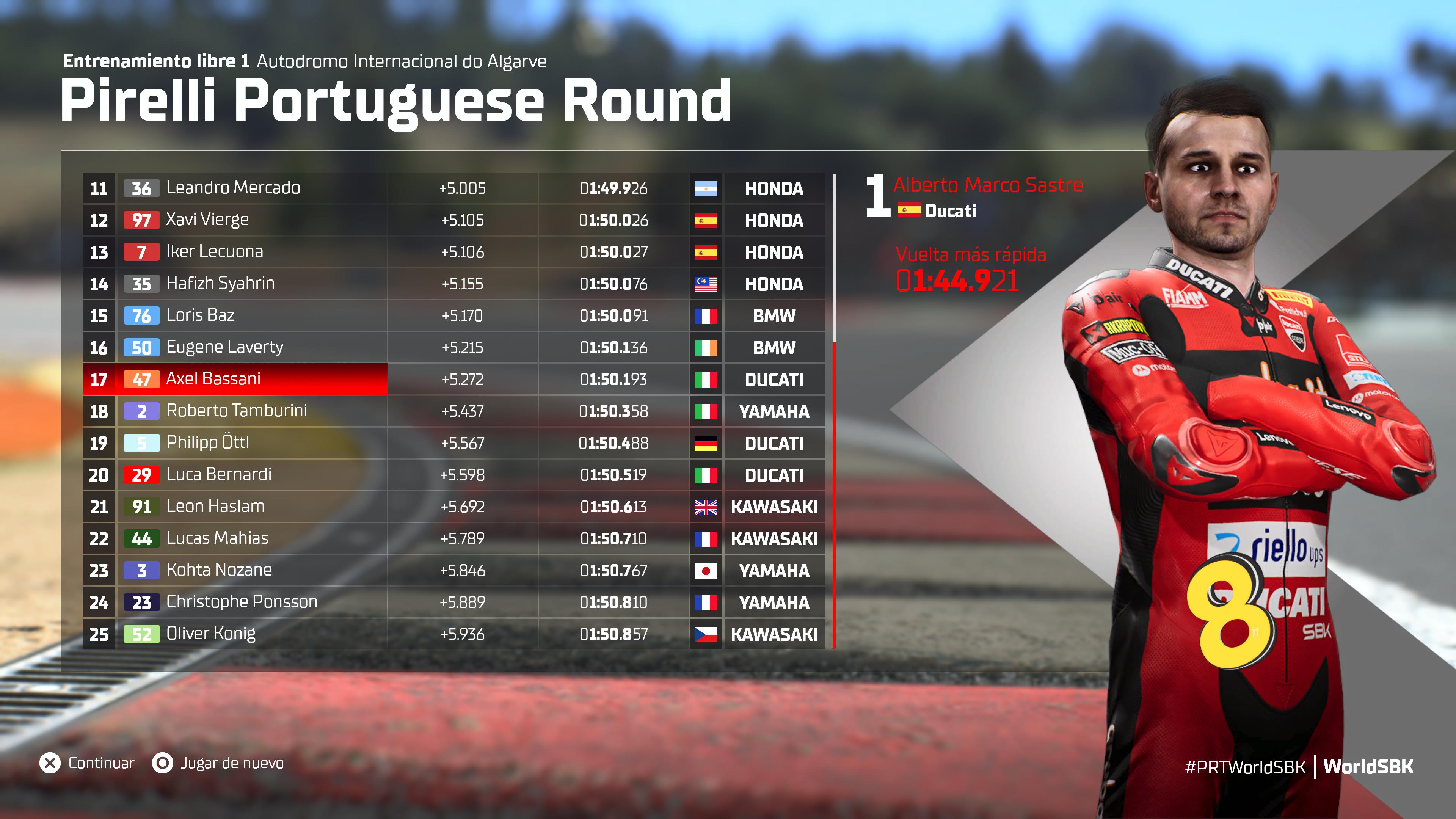Select Leon Haslam's timing entry

pyautogui.click(x=215, y=507)
